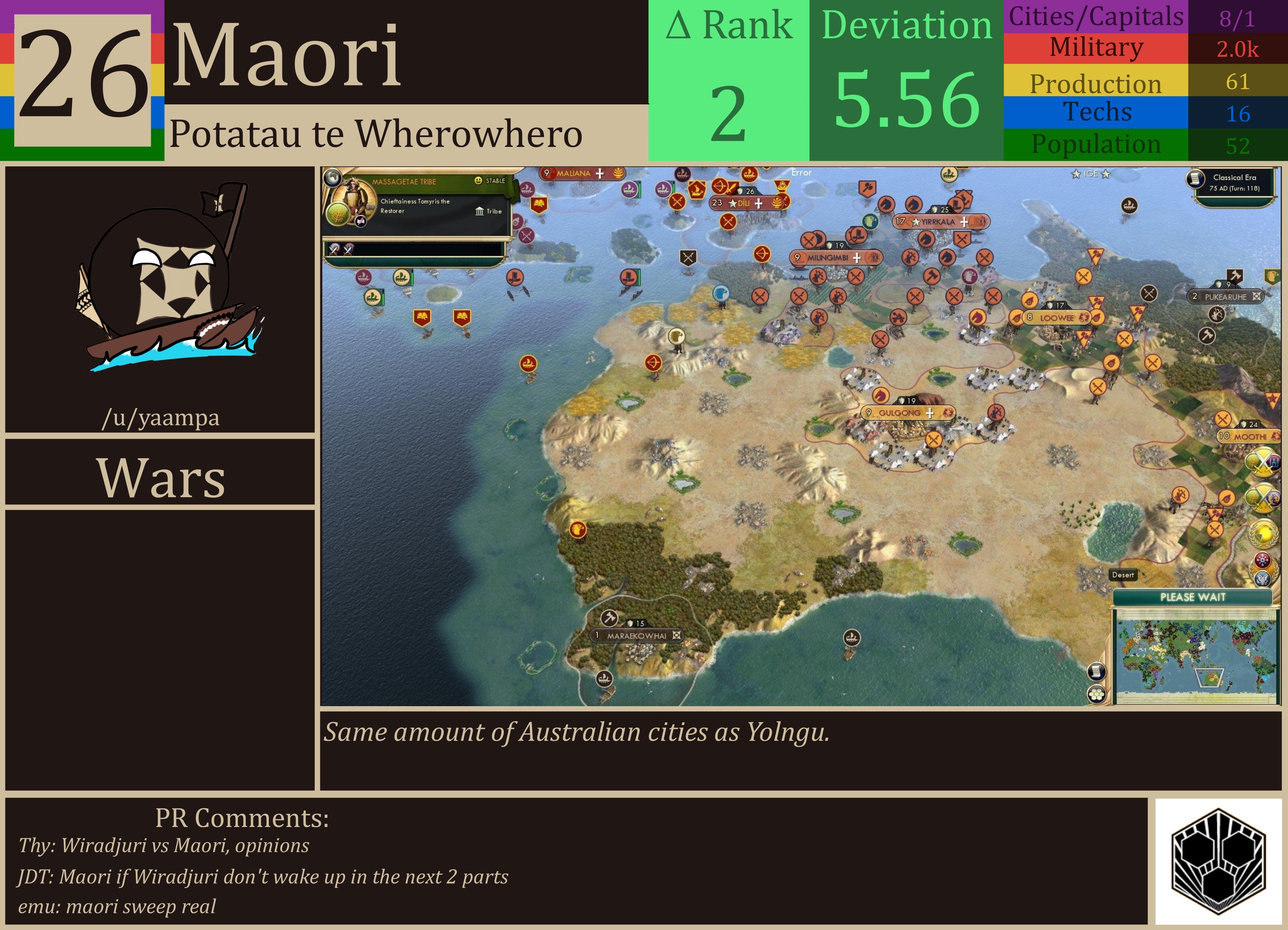This screenshot has width=1288, height=930.
Task: Click the STABLE smiley status indicator
Action: (479, 180)
